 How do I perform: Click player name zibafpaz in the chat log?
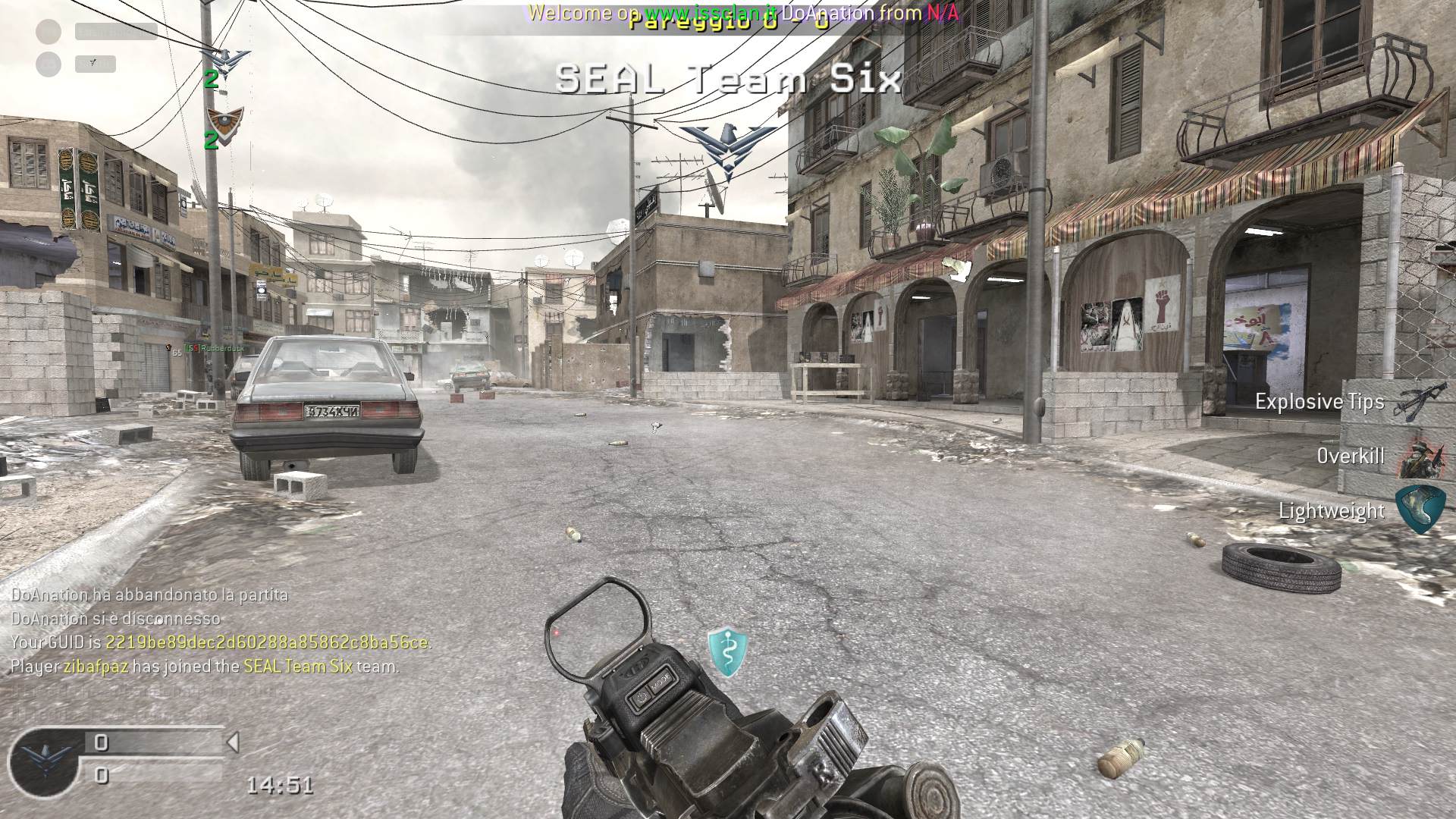(x=95, y=667)
